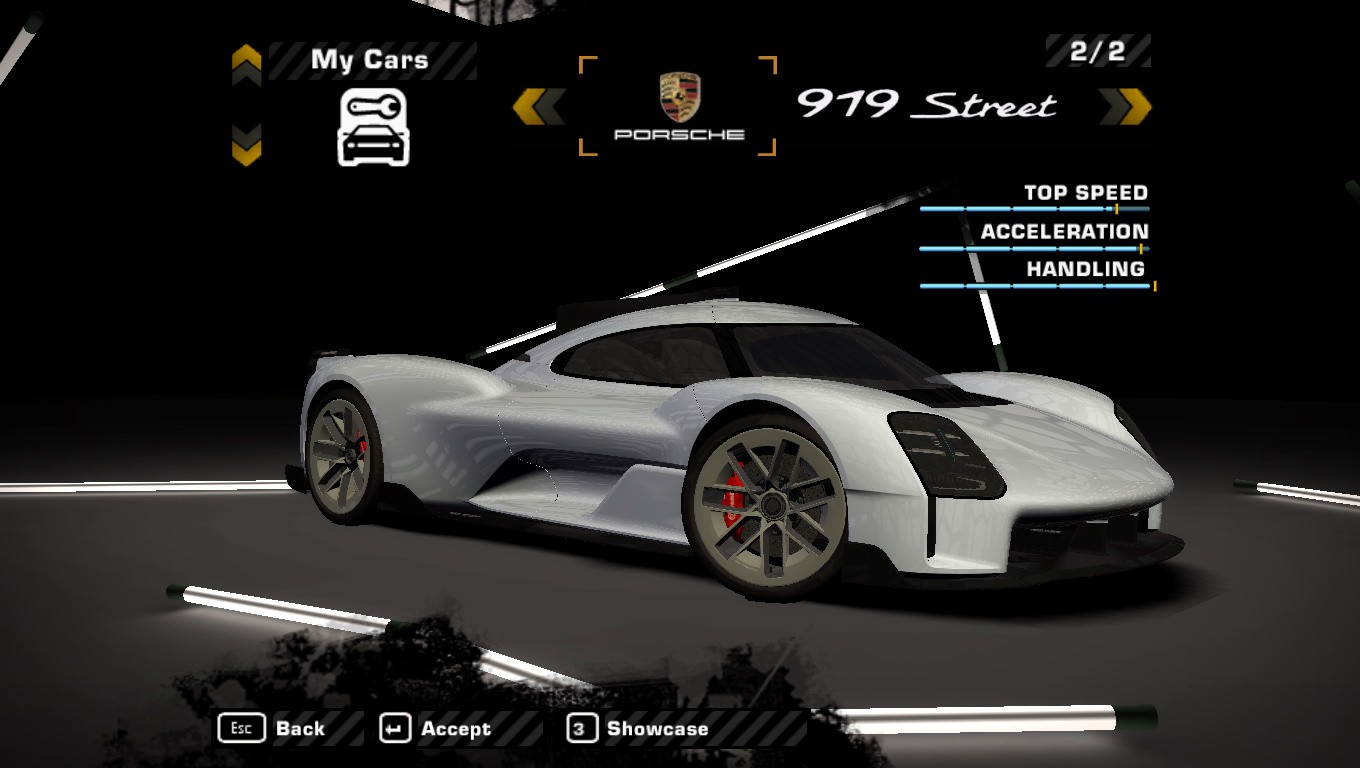Go to the previous car with left arrow
The image size is (1360, 768).
coord(539,106)
